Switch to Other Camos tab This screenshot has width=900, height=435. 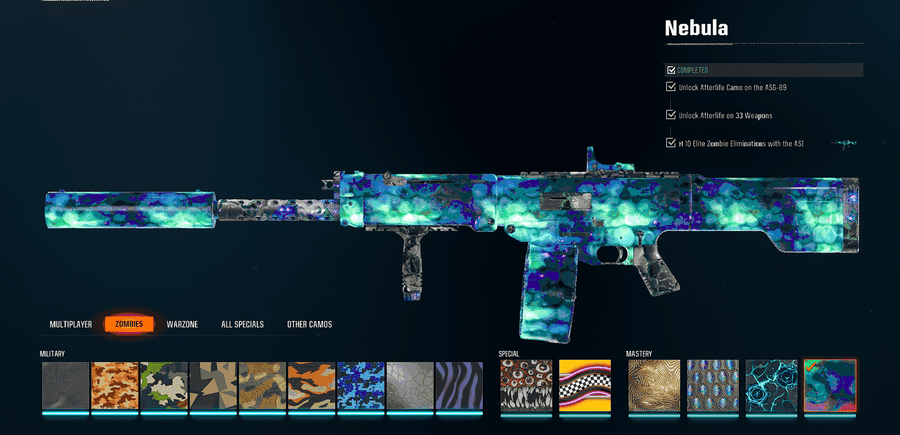tap(309, 324)
